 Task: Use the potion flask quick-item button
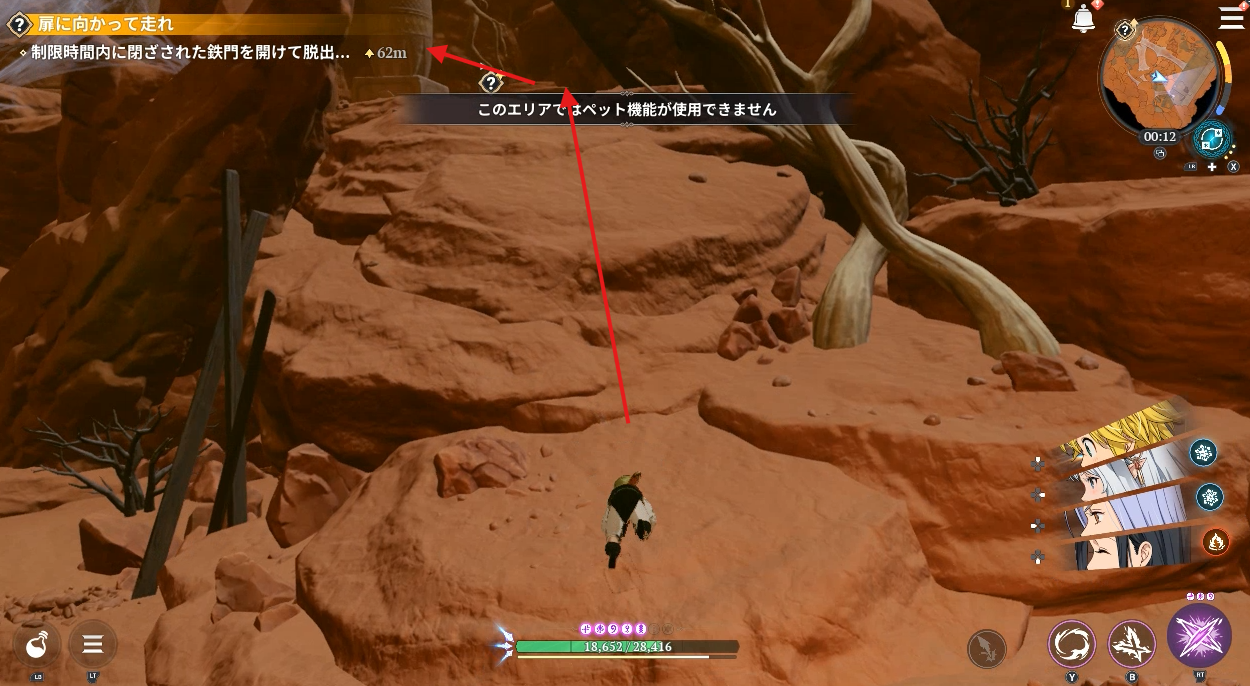pyautogui.click(x=38, y=645)
